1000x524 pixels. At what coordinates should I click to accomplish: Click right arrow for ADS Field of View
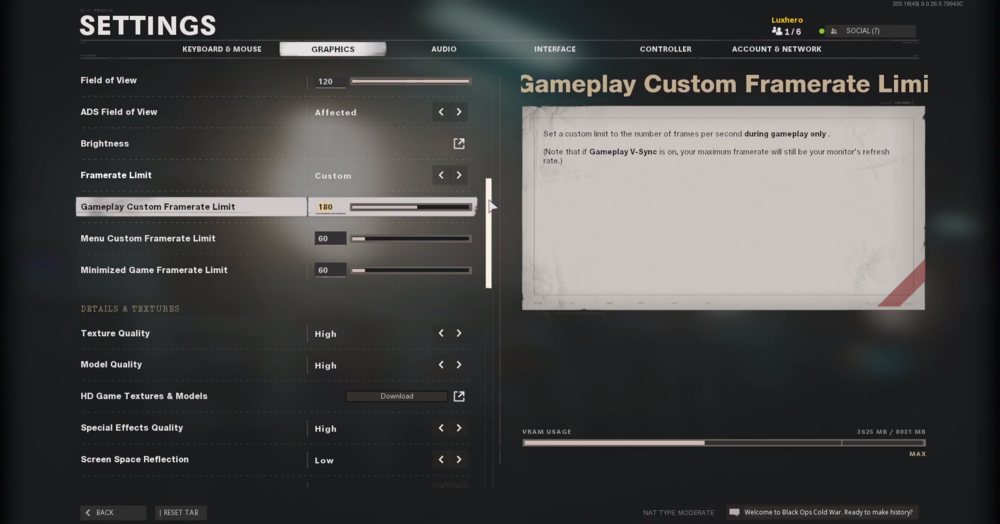[459, 112]
